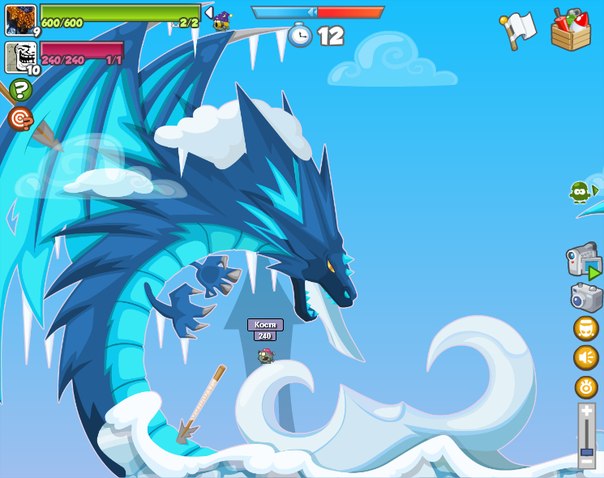
Task: Open the weapons crate inventory
Action: tap(570, 28)
